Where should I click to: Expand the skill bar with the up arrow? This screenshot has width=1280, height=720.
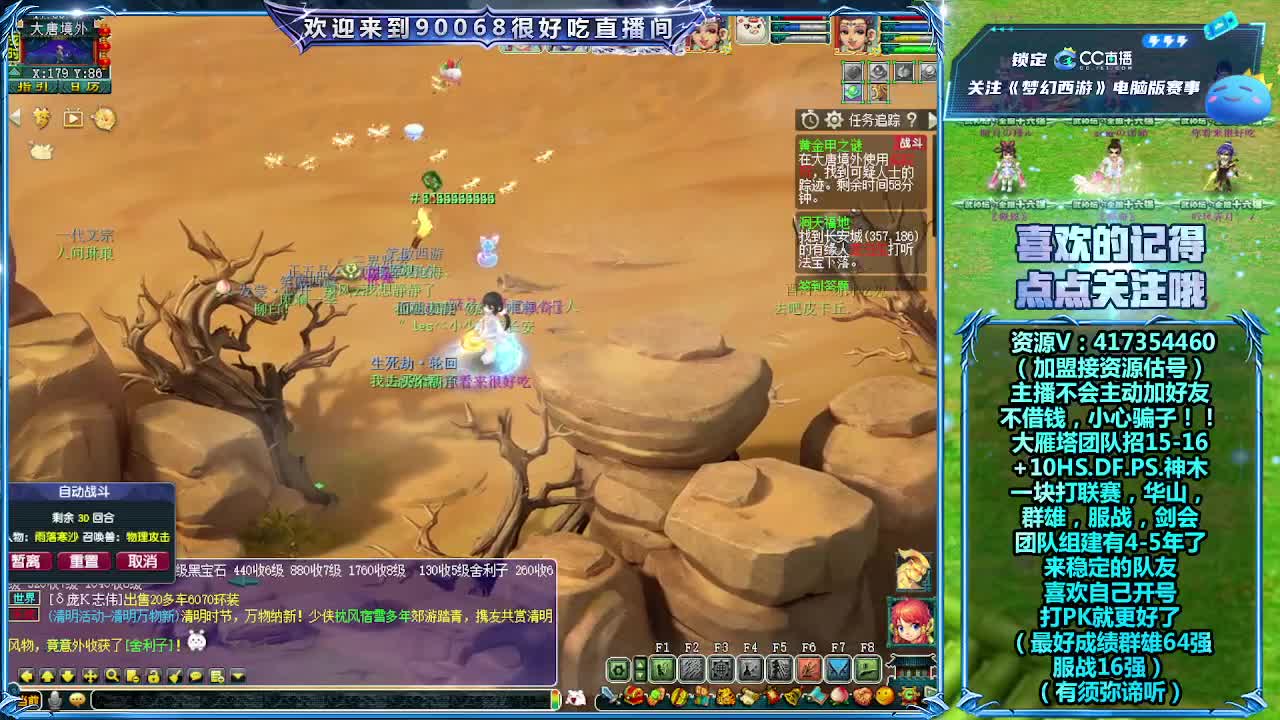point(640,662)
